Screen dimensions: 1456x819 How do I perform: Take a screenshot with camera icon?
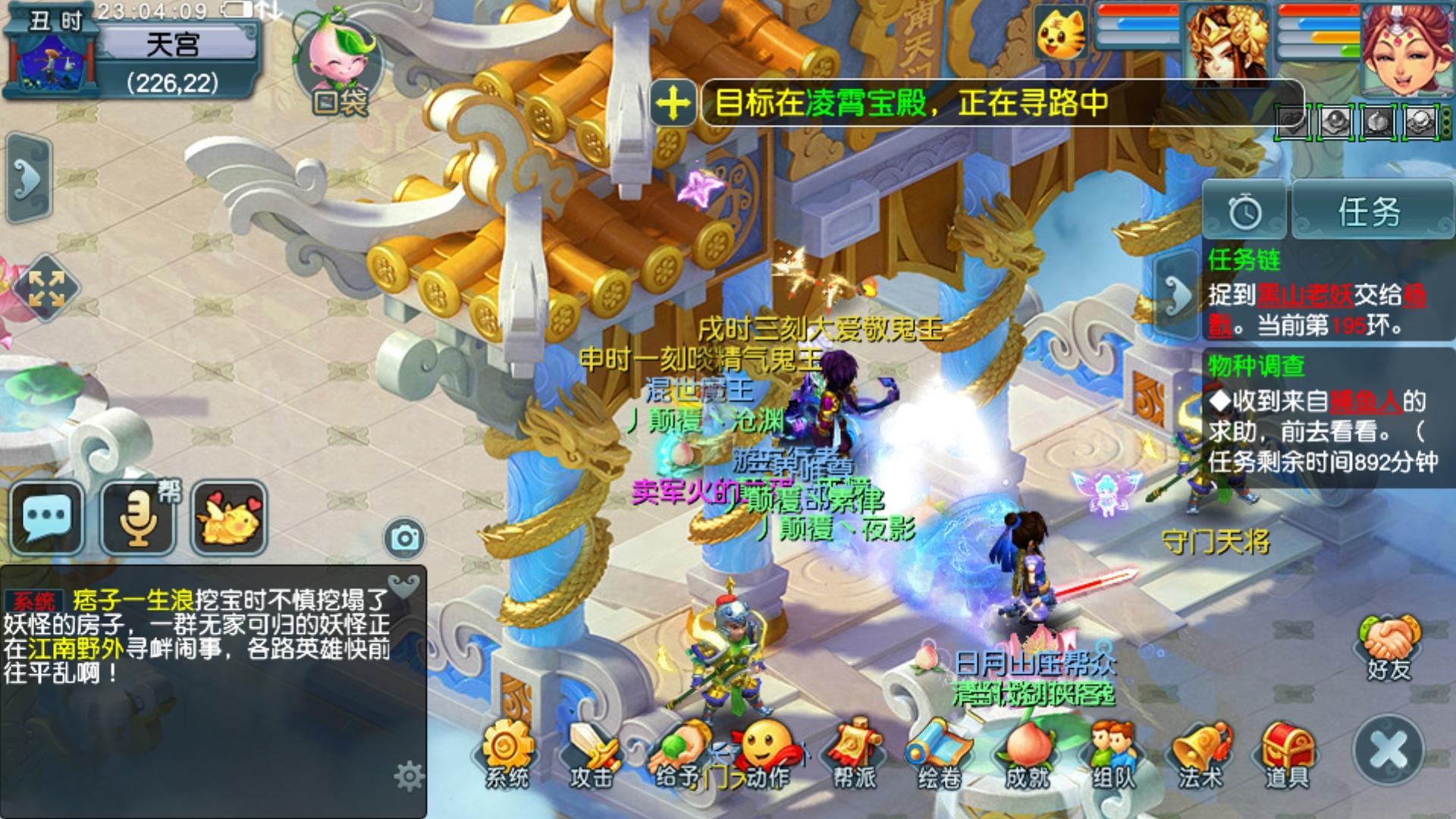[405, 538]
